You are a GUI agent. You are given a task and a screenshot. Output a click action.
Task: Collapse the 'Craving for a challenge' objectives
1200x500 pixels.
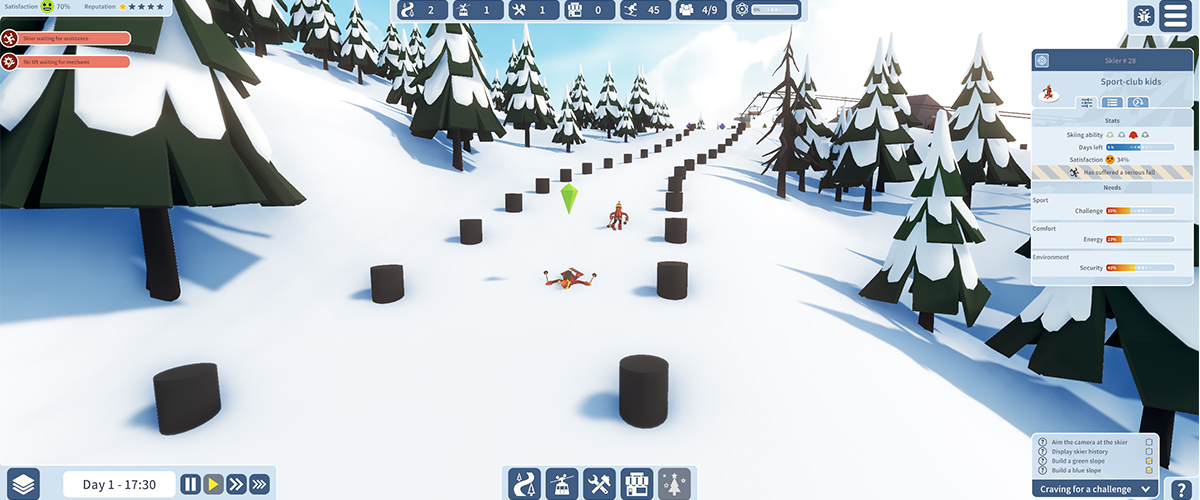click(1144, 489)
